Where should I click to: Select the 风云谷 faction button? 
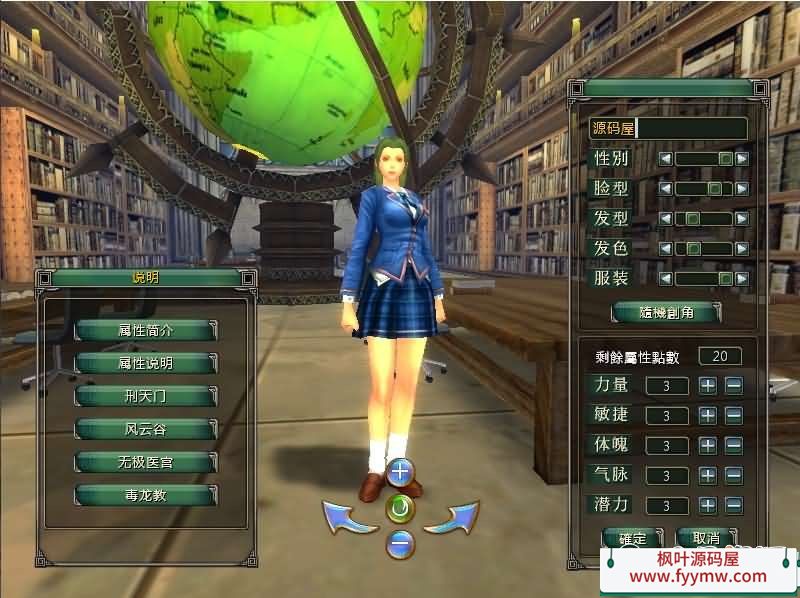click(x=145, y=429)
